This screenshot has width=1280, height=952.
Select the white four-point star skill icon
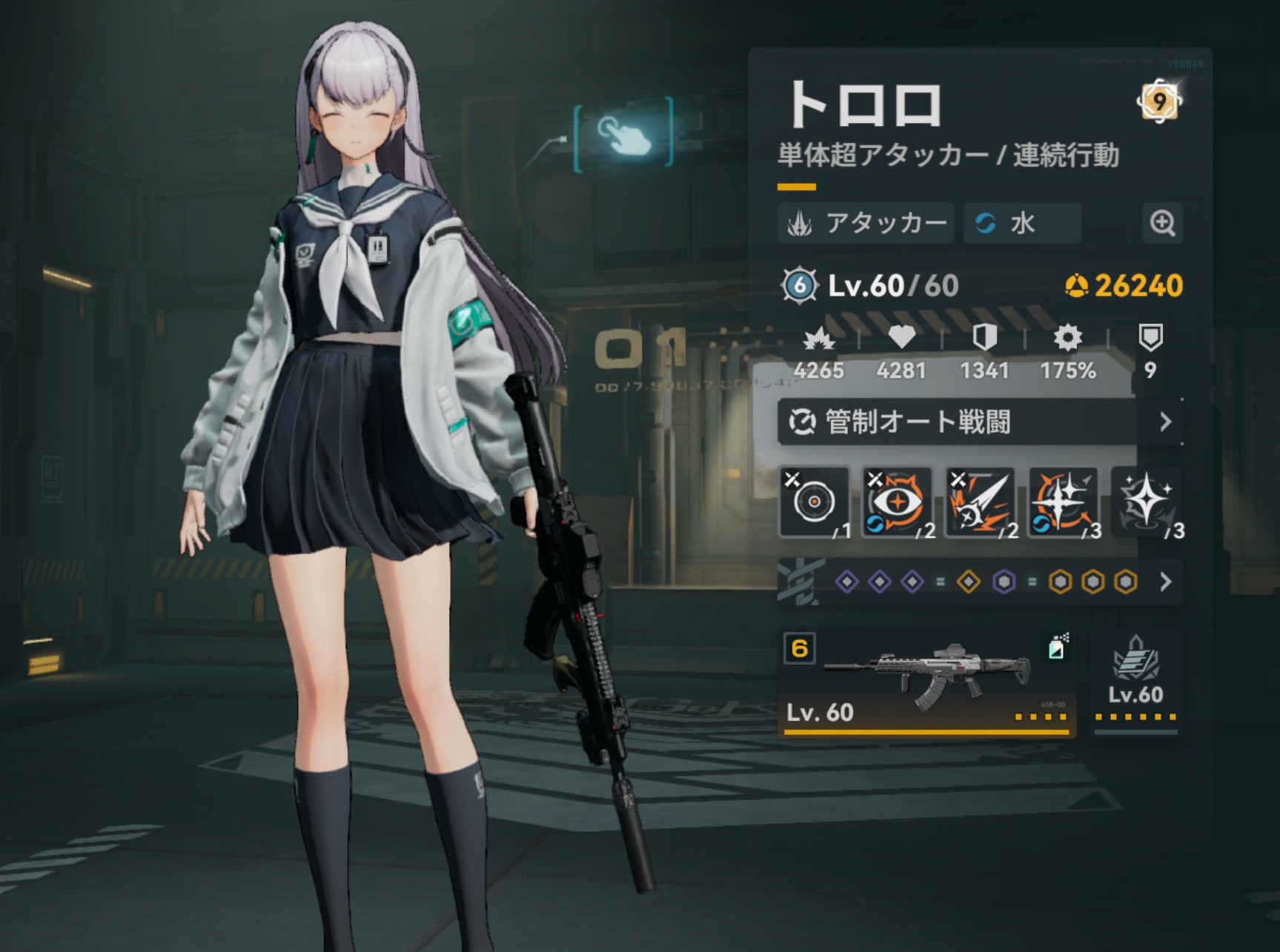[1146, 502]
